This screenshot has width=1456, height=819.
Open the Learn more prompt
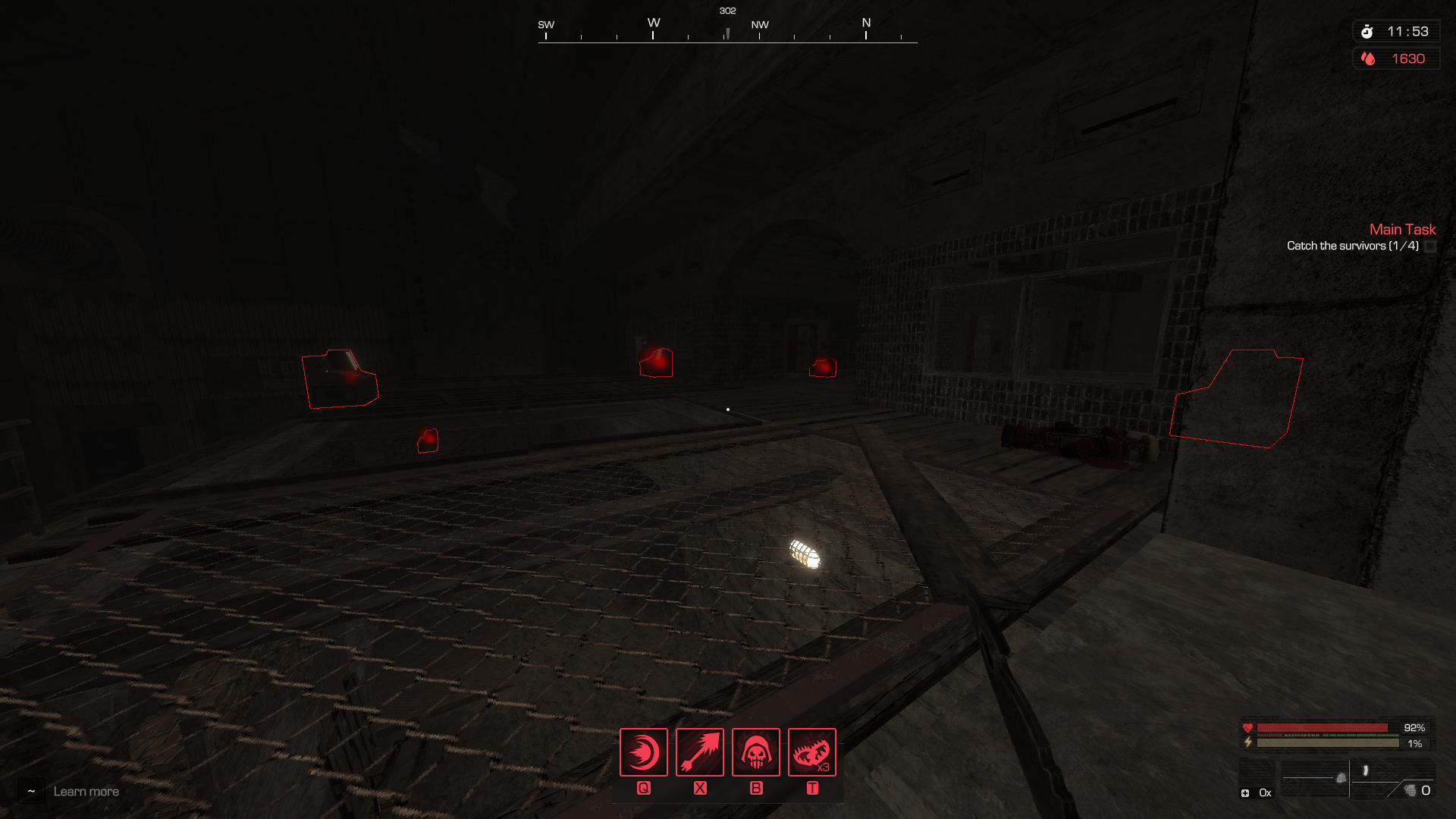86,792
